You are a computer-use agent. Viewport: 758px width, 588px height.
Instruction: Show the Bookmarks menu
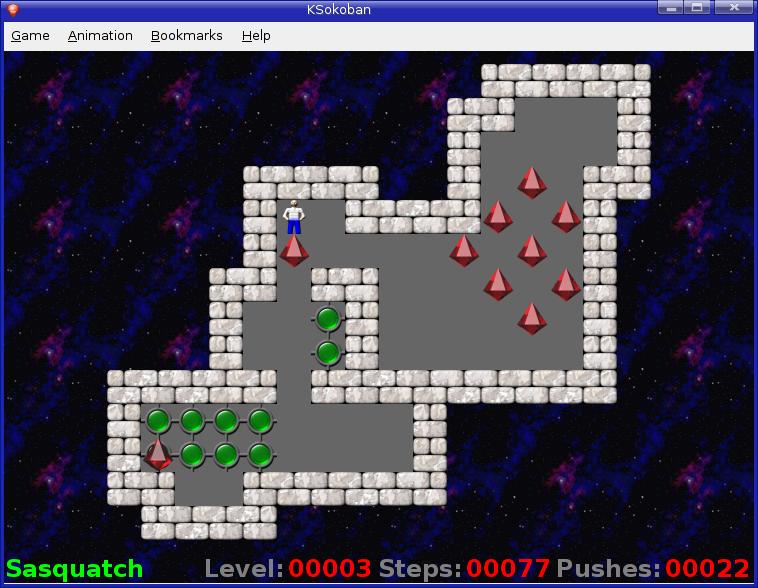[x=186, y=36]
